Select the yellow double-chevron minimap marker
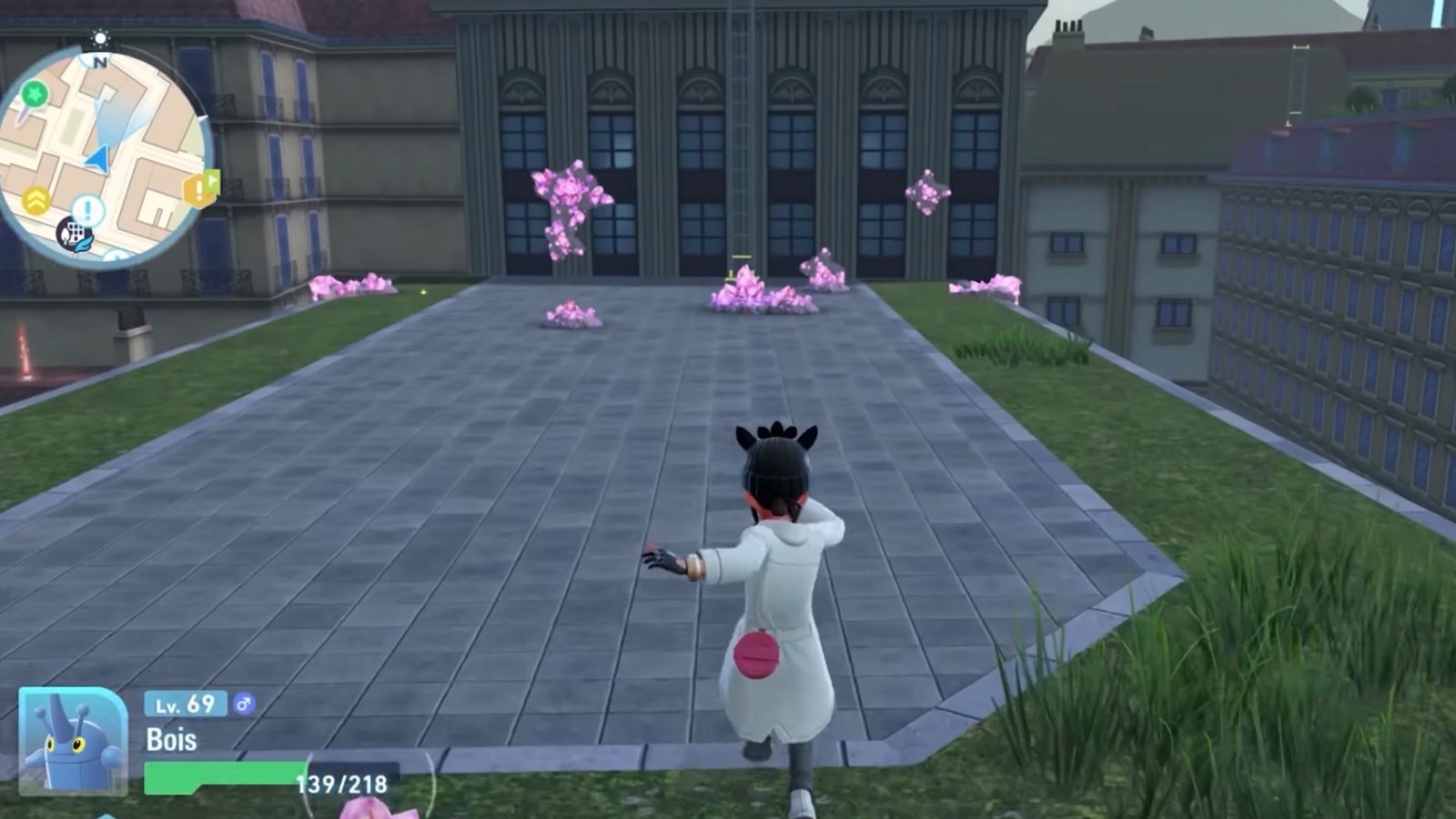The width and height of the screenshot is (1456, 819). 36,200
